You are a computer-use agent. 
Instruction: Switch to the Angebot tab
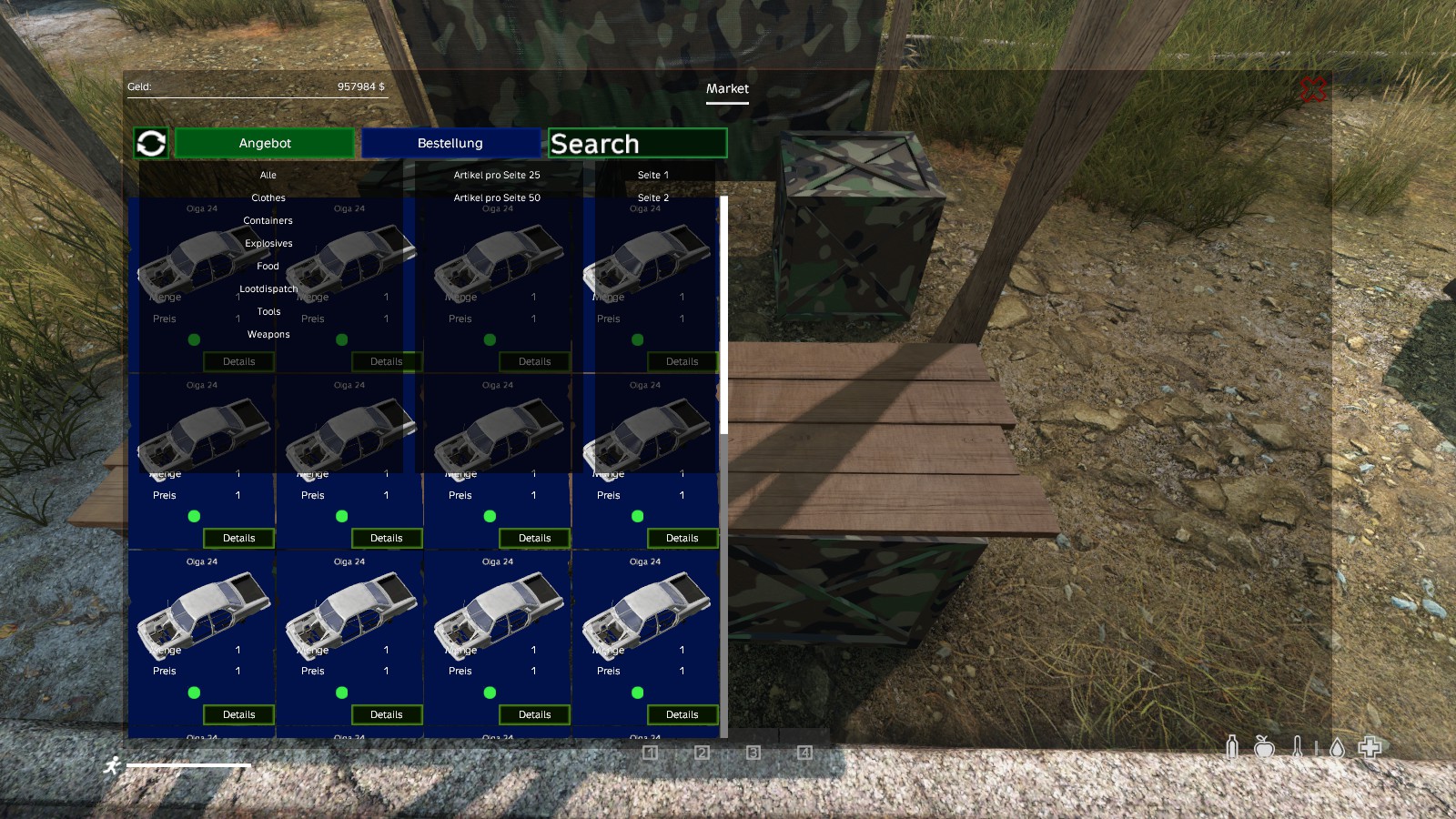click(x=265, y=143)
